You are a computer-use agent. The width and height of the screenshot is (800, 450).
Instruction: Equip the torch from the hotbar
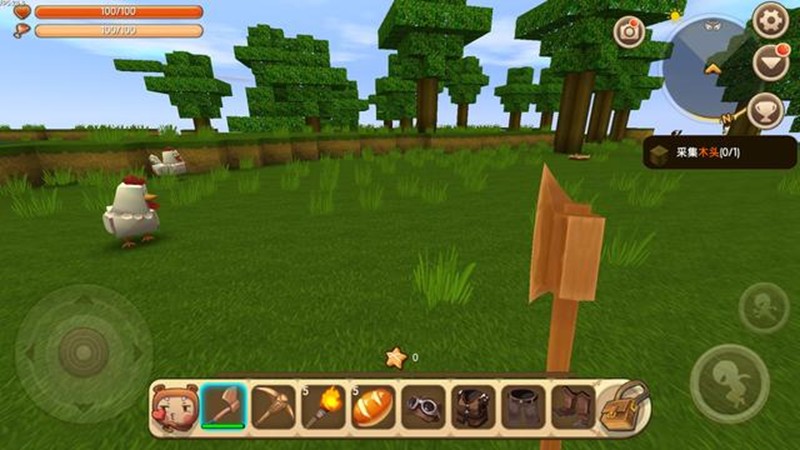323,406
